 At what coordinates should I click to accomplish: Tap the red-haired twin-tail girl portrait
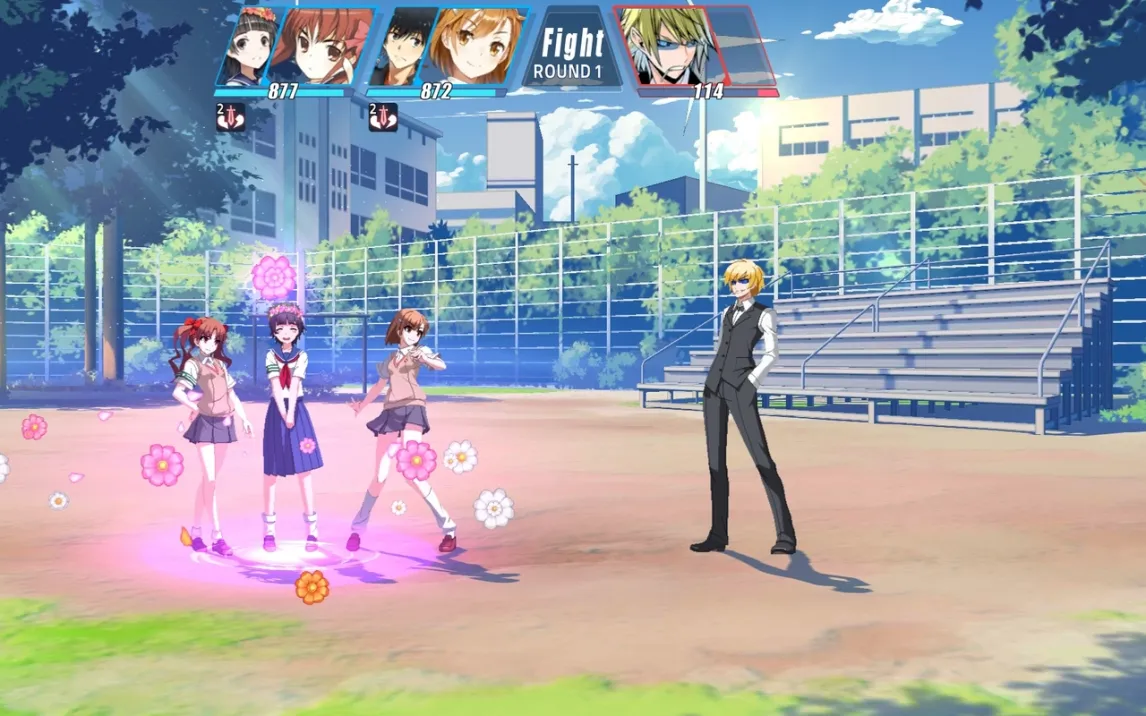[316, 45]
